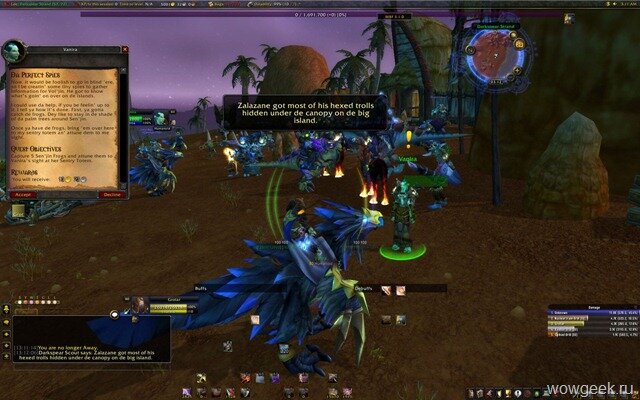Select Vanira's portrait in quest window
640x400 pixels.
pyautogui.click(x=16, y=54)
